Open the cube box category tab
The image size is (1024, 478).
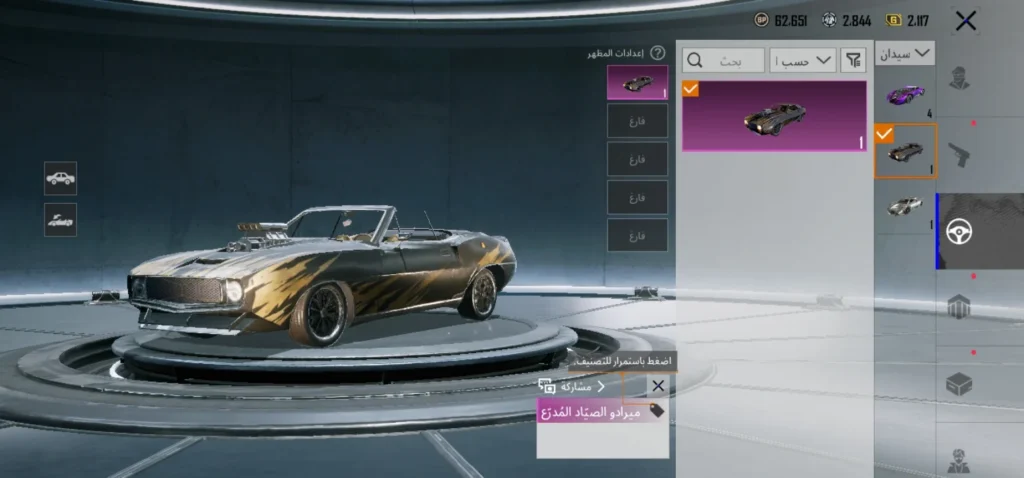point(958,383)
